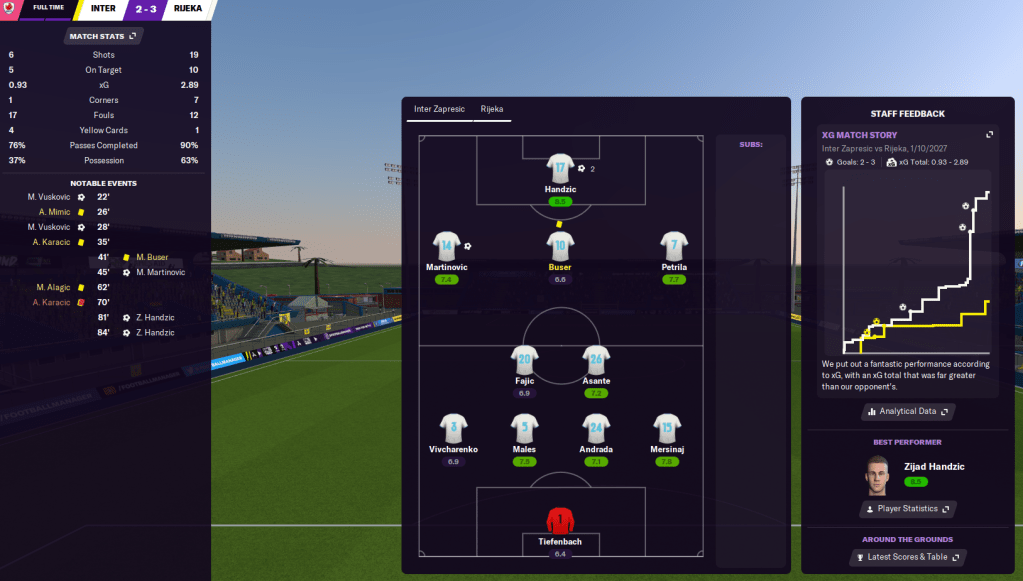1023x581 pixels.
Task: Open the Analytical Data view
Action: (908, 411)
